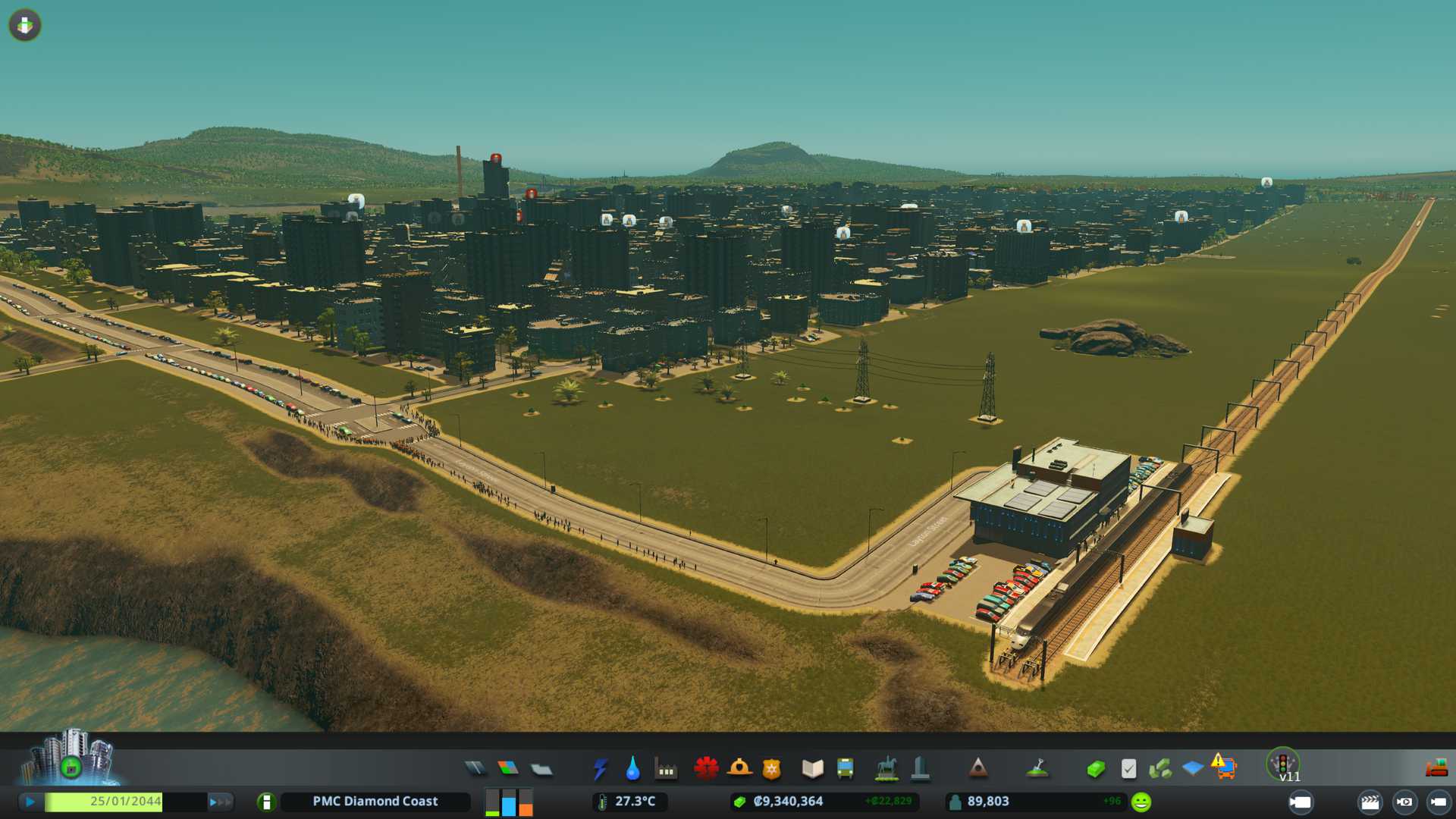Open city info next to PMC Diamond Coast
The width and height of the screenshot is (1456, 819).
266,802
